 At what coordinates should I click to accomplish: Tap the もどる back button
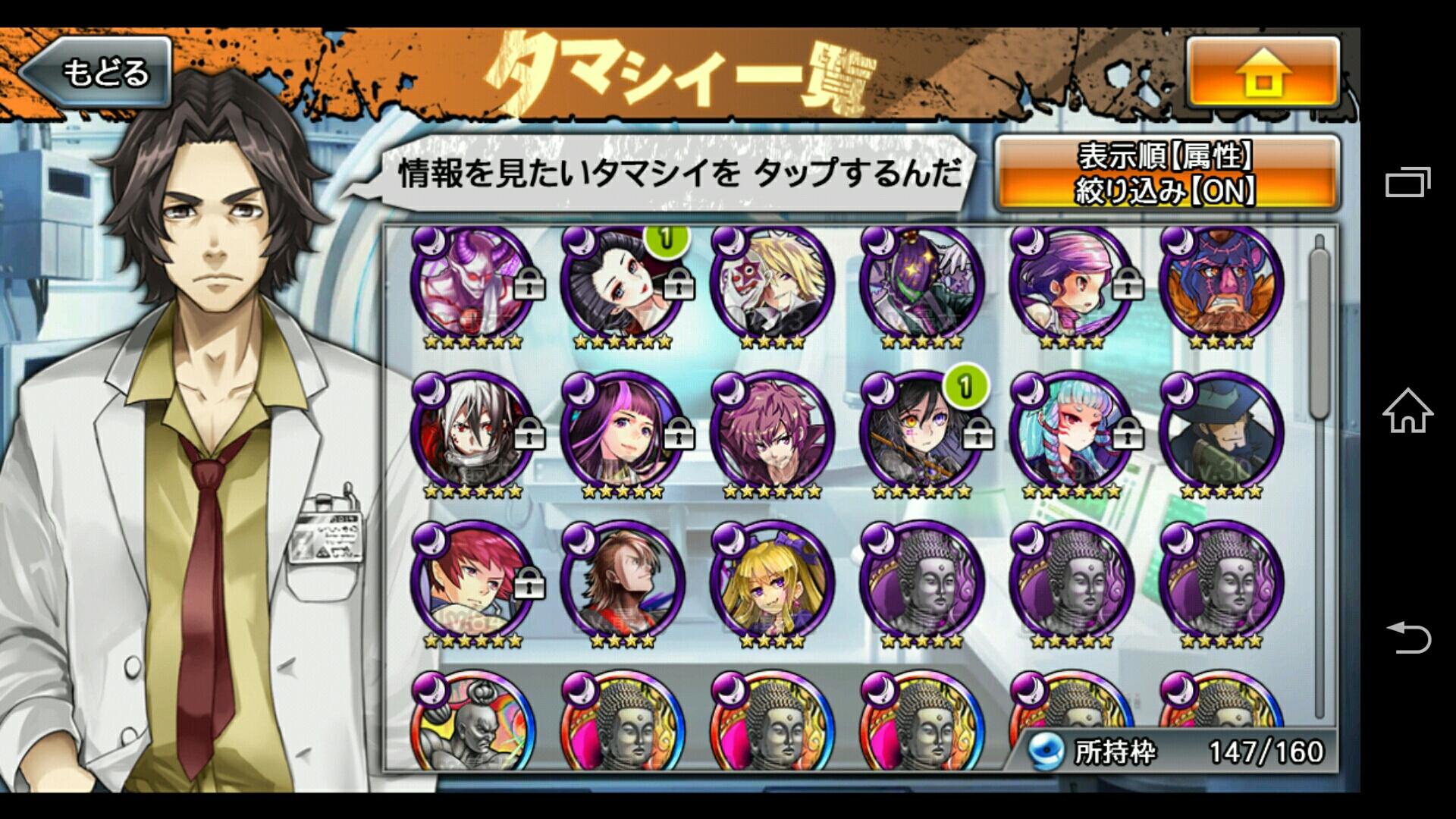click(106, 72)
